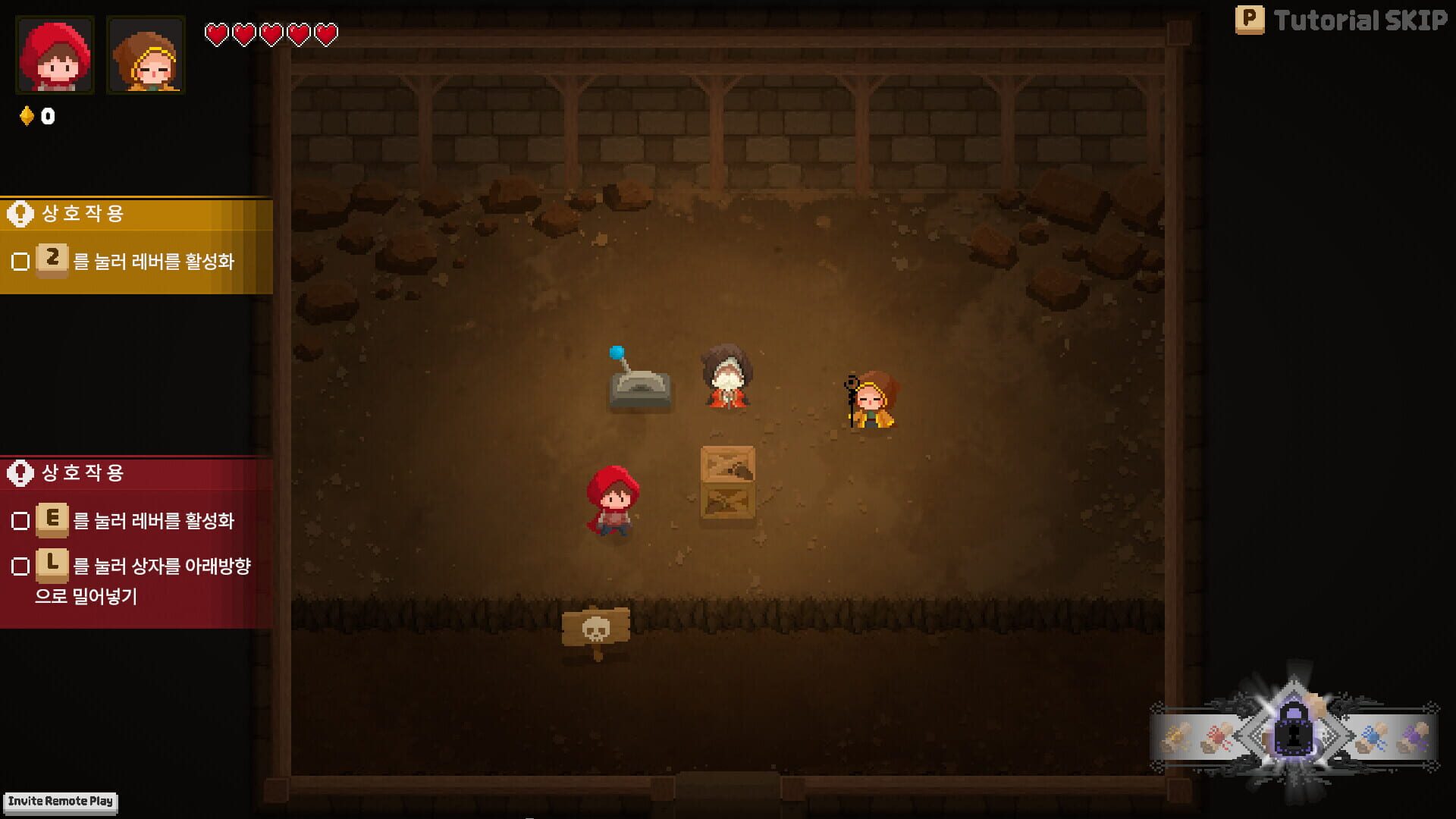Select the yellow beetle key slot
Viewport: 1456px width, 819px height.
(x=1177, y=734)
